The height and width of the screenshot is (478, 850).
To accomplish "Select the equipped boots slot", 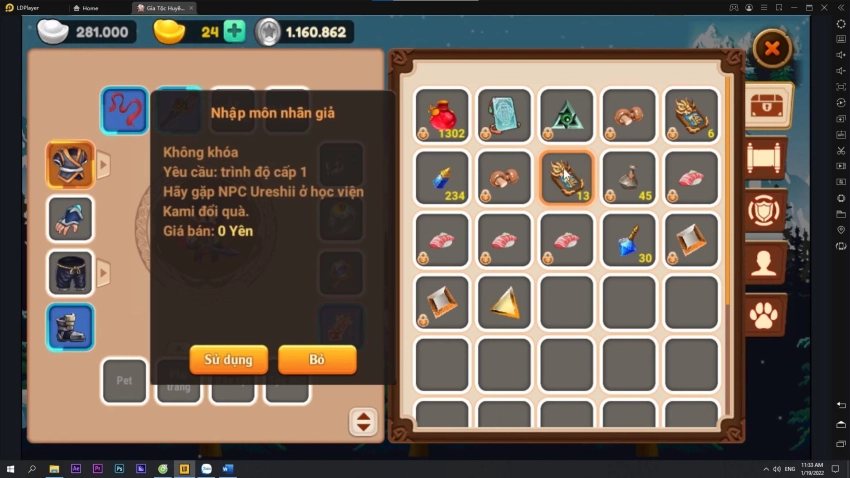I will tap(70, 327).
